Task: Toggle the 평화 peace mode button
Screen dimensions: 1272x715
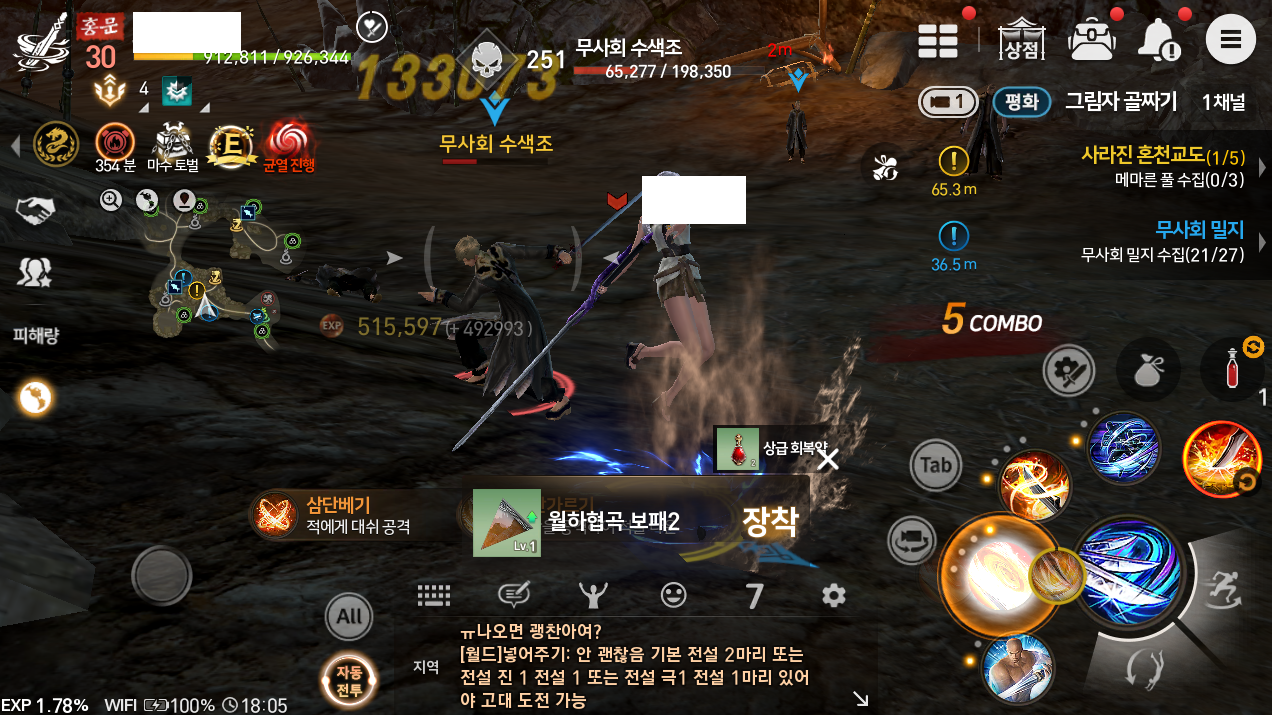Action: [1021, 102]
